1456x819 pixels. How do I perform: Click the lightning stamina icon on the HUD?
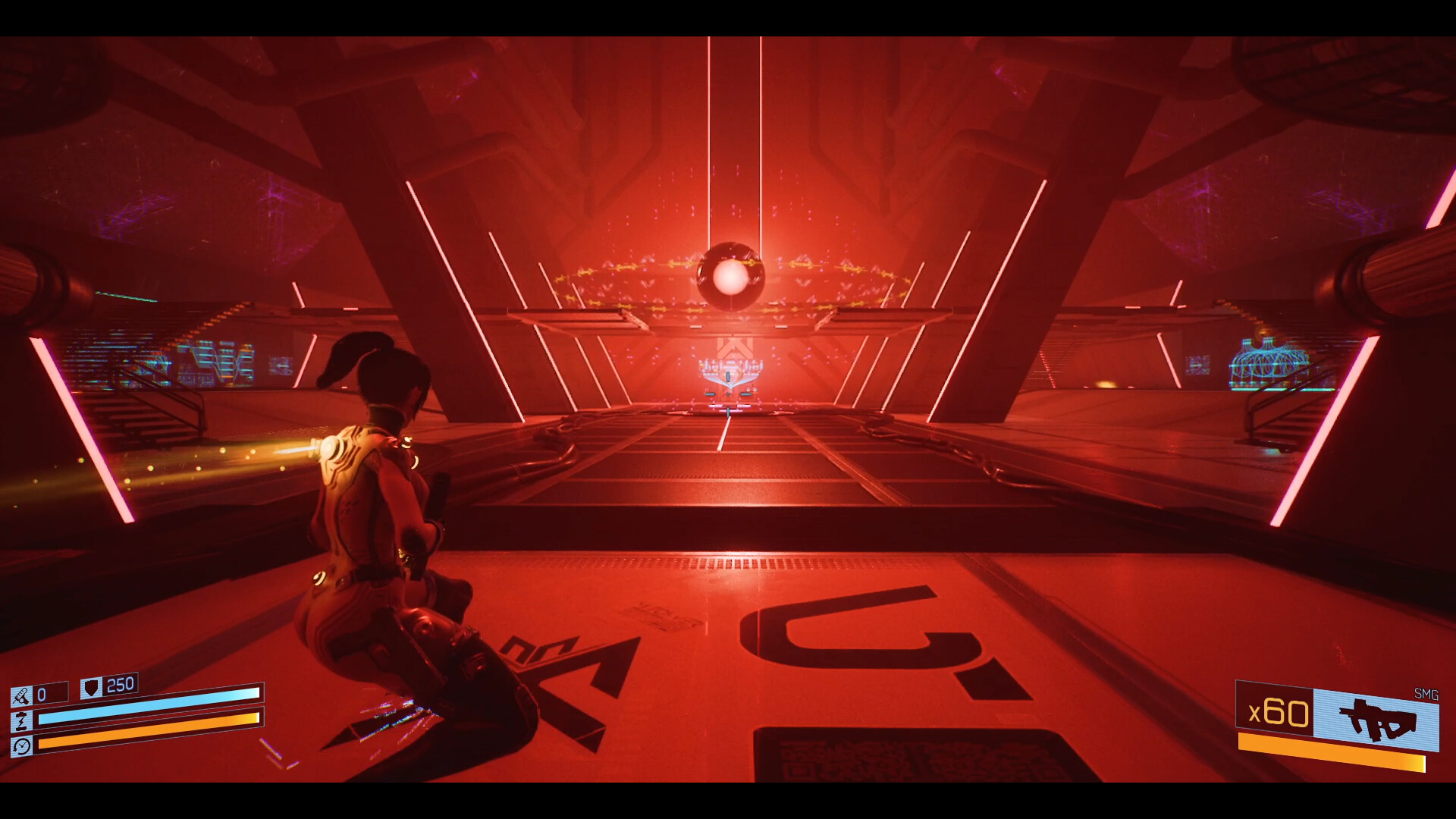(22, 721)
